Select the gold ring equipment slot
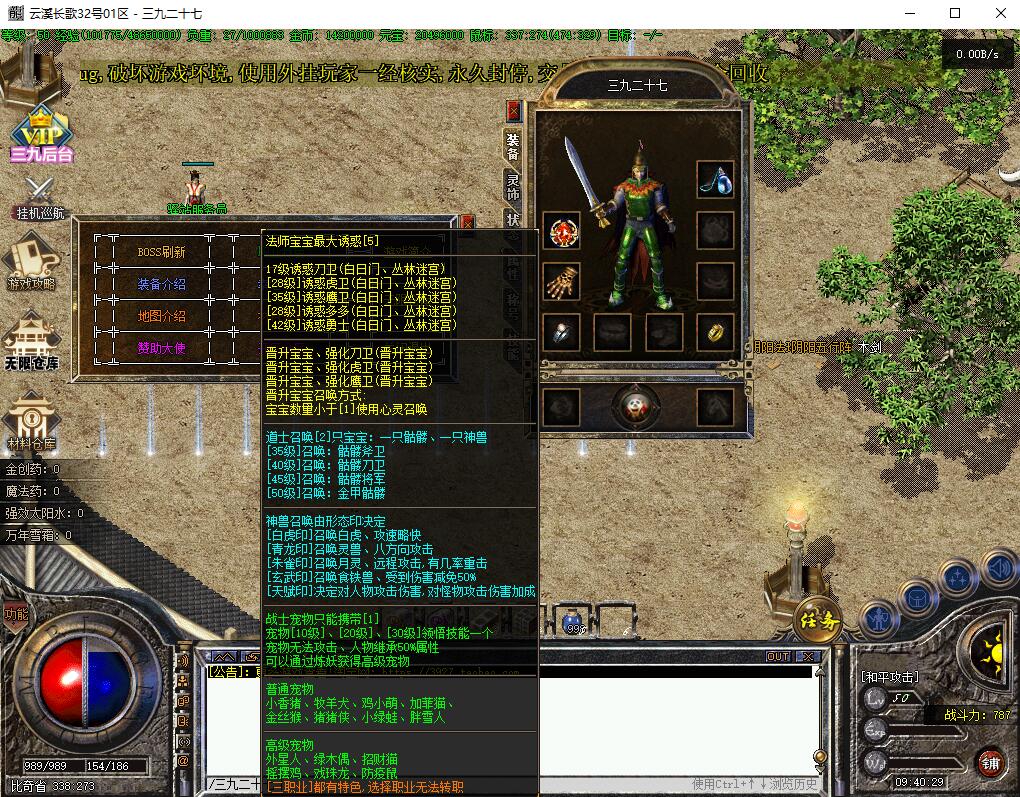1020x797 pixels. tap(715, 333)
